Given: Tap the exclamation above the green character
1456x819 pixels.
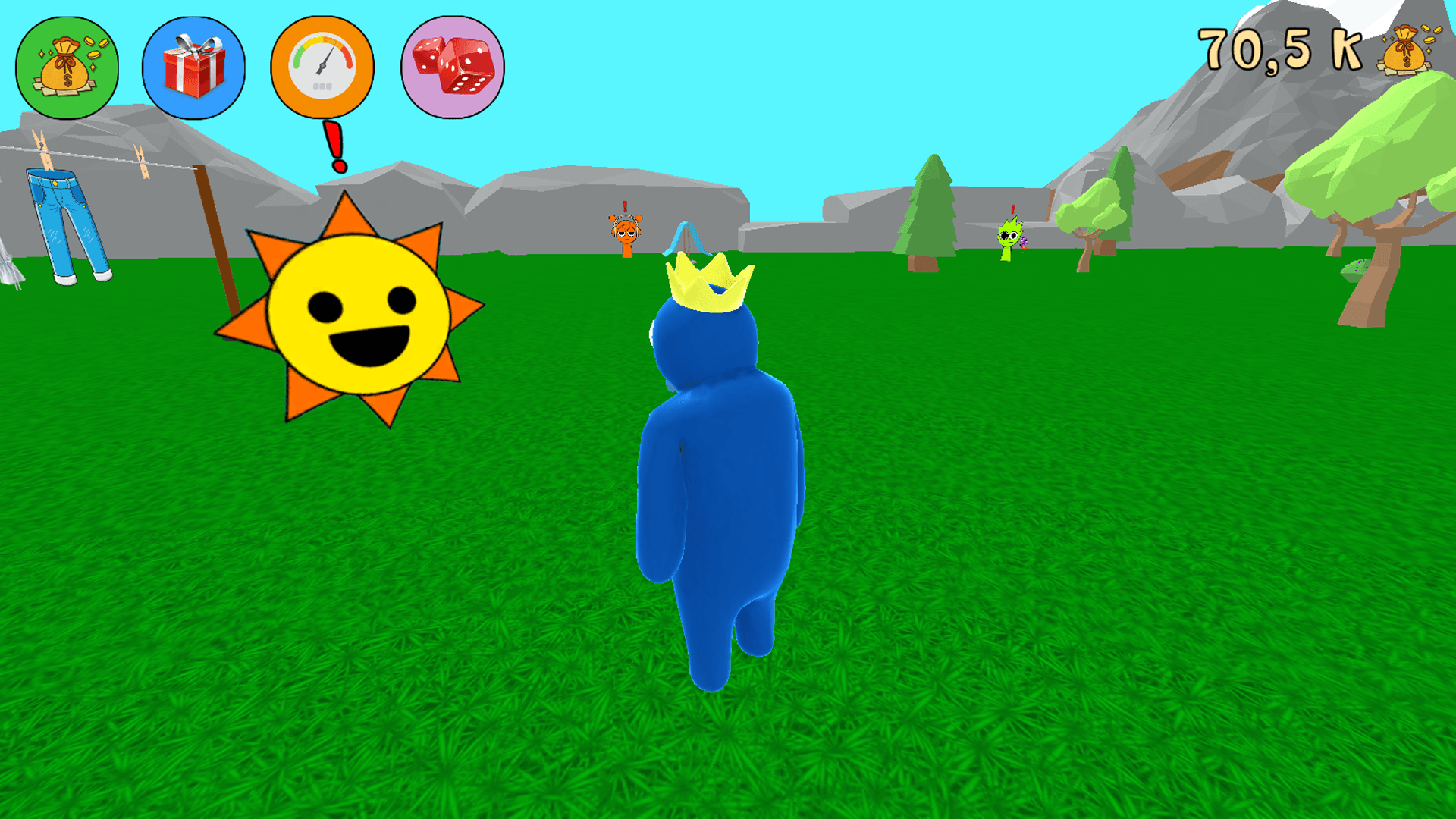Looking at the screenshot, I should (1012, 208).
